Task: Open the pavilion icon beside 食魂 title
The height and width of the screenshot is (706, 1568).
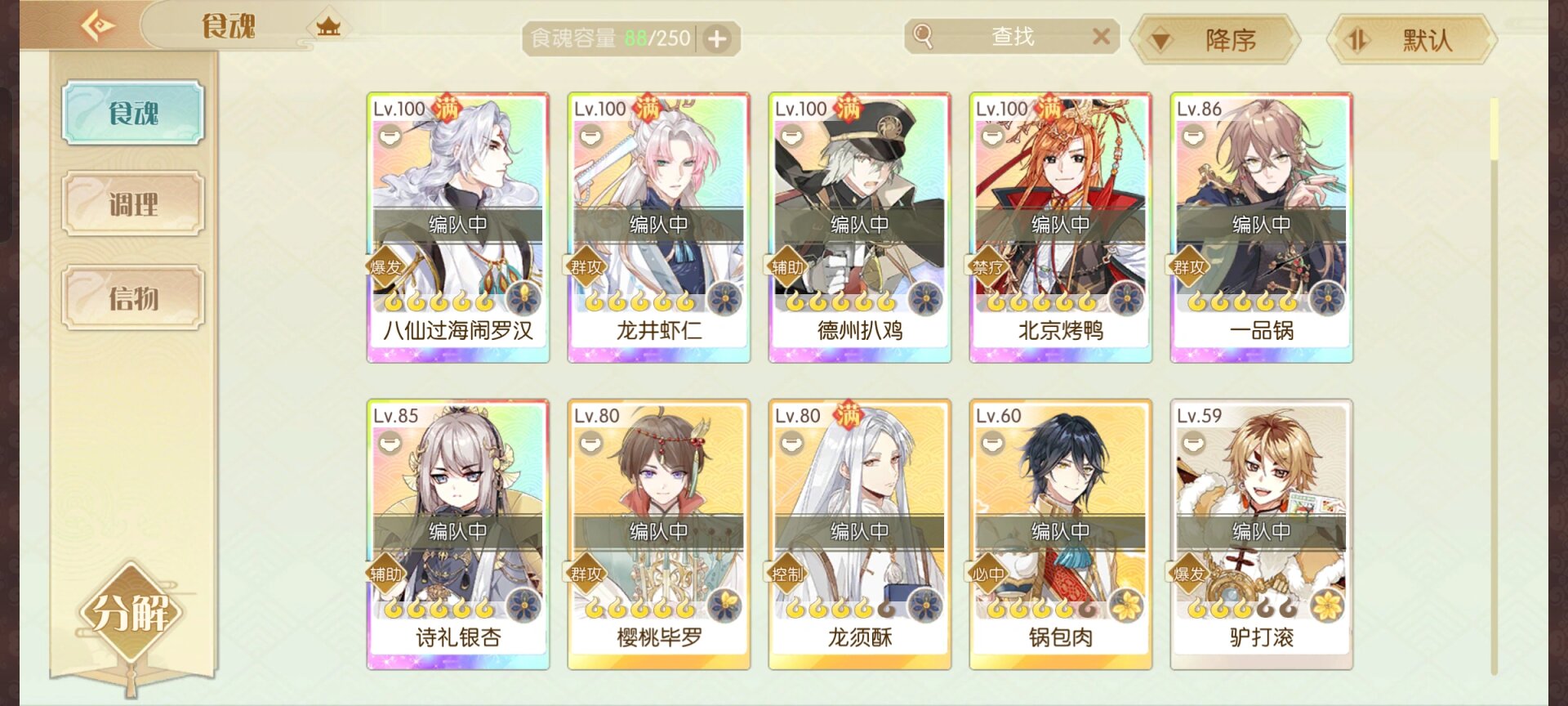Action: tap(328, 27)
